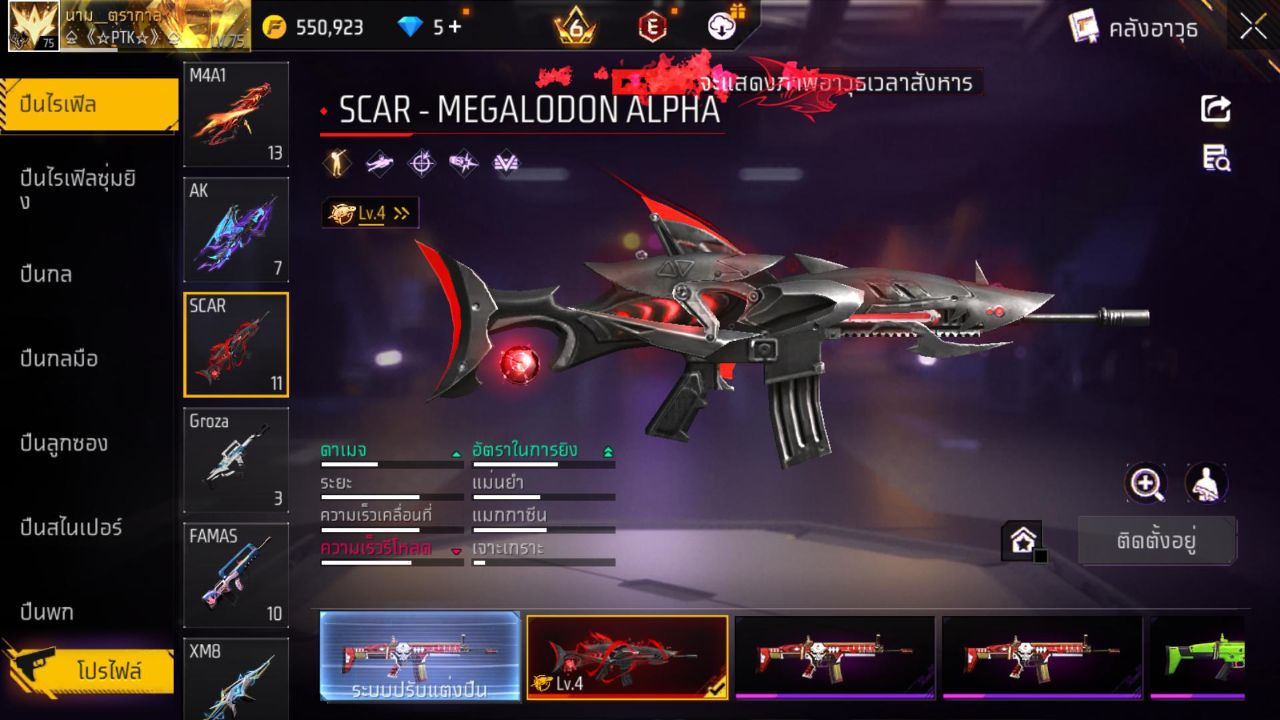Click the gift icon in the top bar
This screenshot has width=1280, height=720.
pos(740,12)
